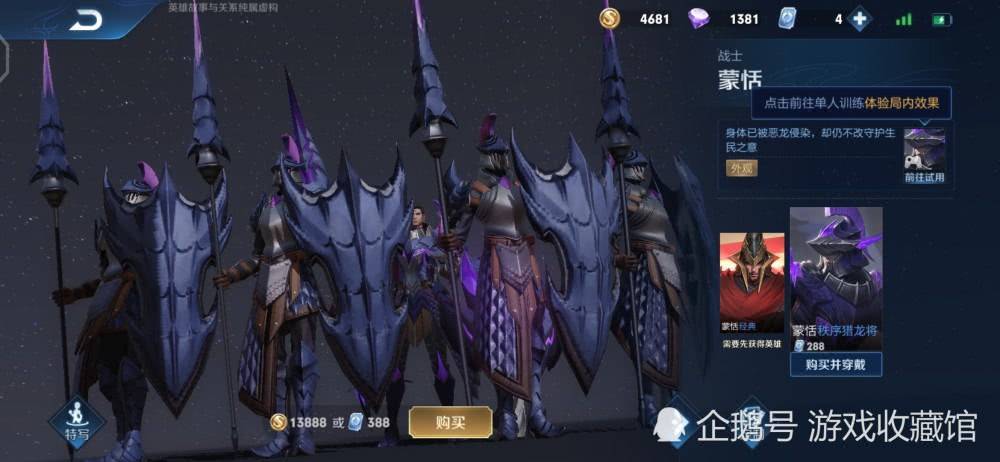This screenshot has height=462, width=1000.
Task: Go back using the return arrow
Action: coord(86,19)
